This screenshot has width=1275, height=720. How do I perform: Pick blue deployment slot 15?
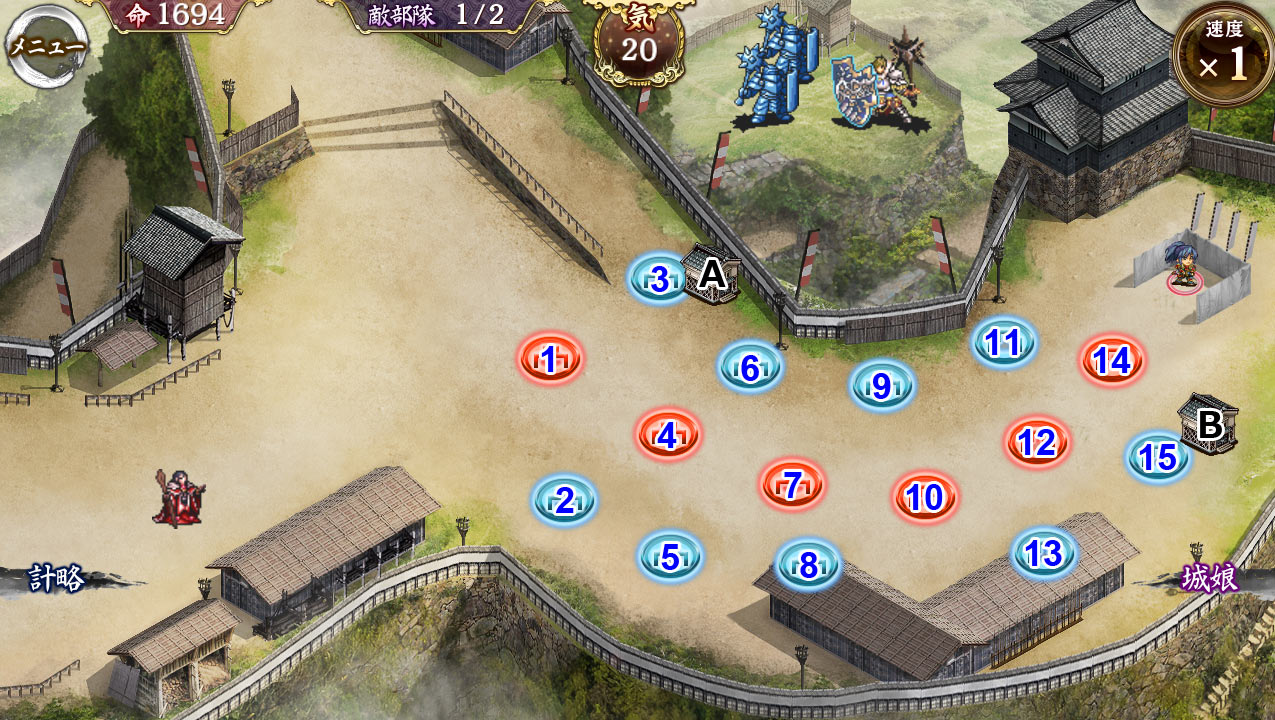1158,457
